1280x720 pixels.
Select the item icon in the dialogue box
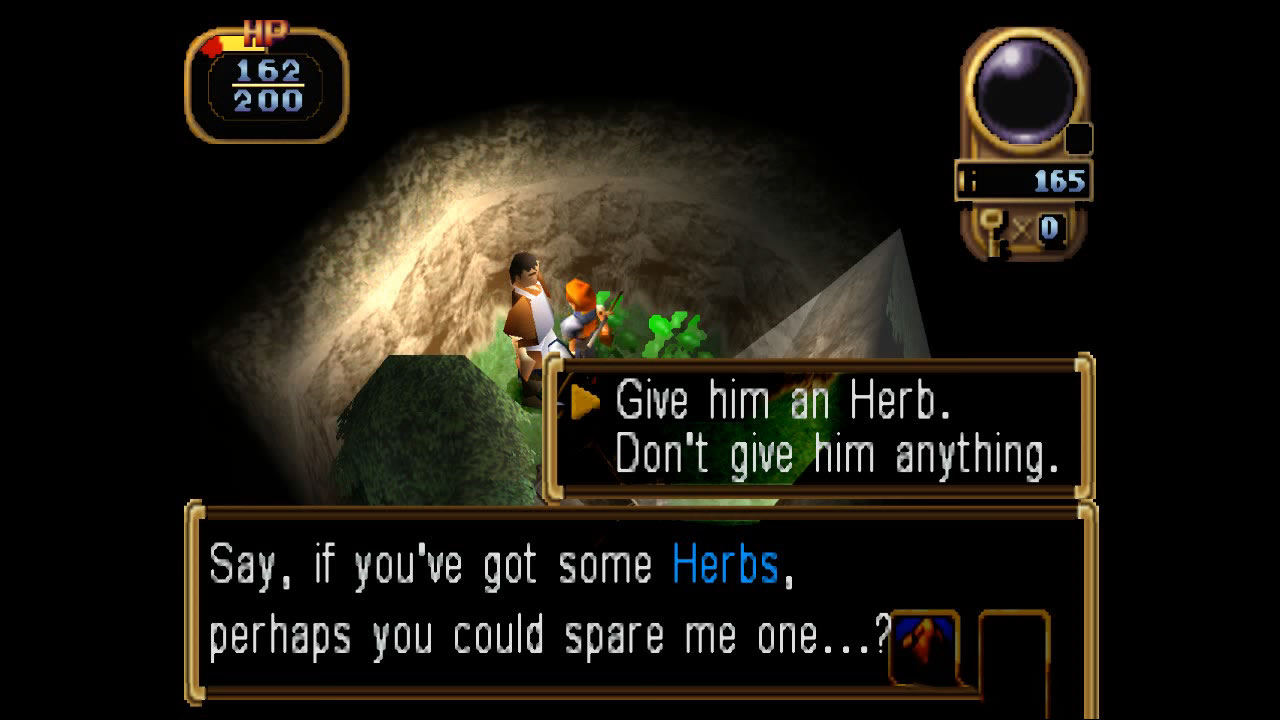pos(922,645)
